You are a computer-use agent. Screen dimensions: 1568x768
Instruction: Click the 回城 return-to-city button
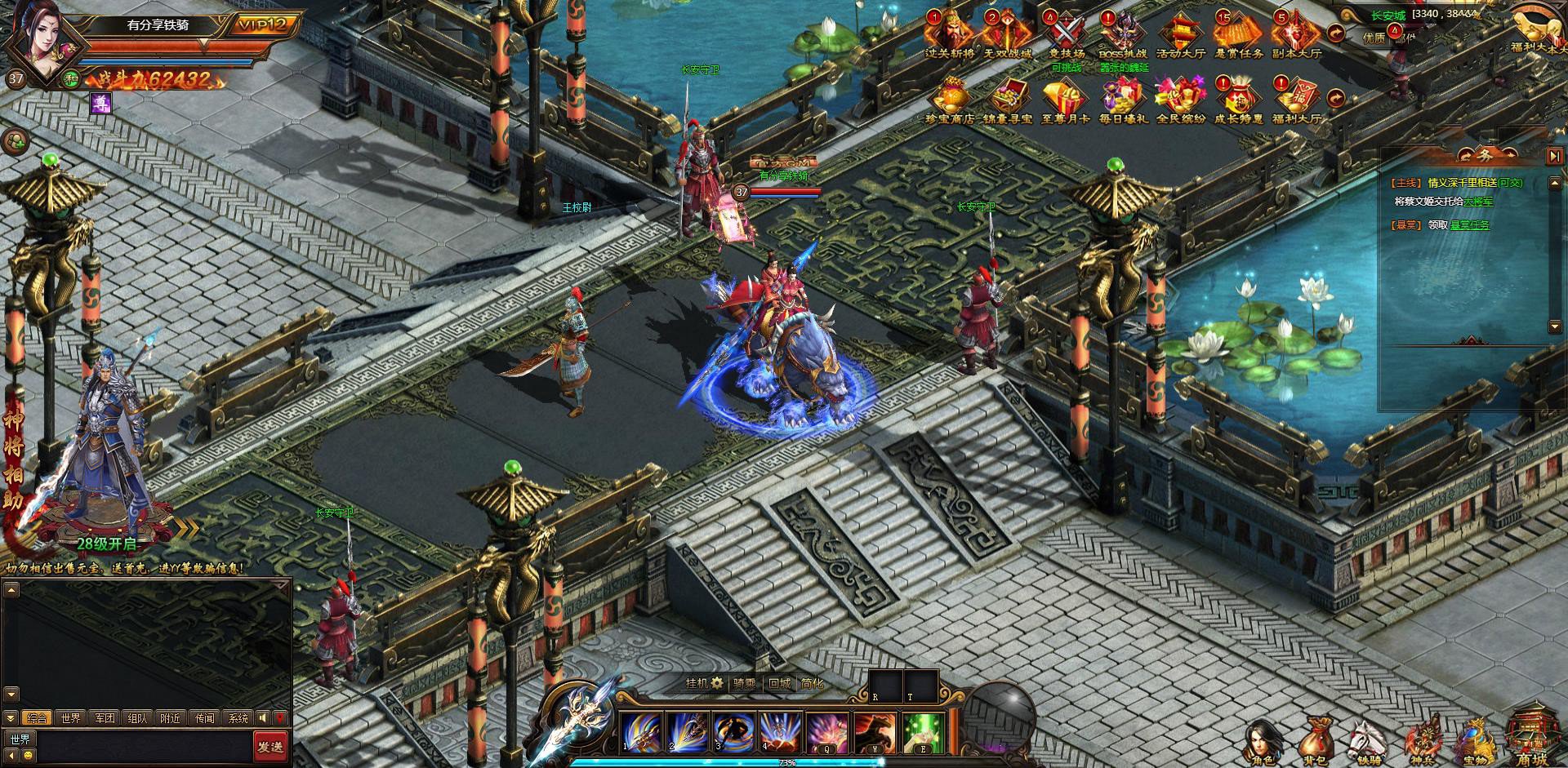(x=779, y=683)
